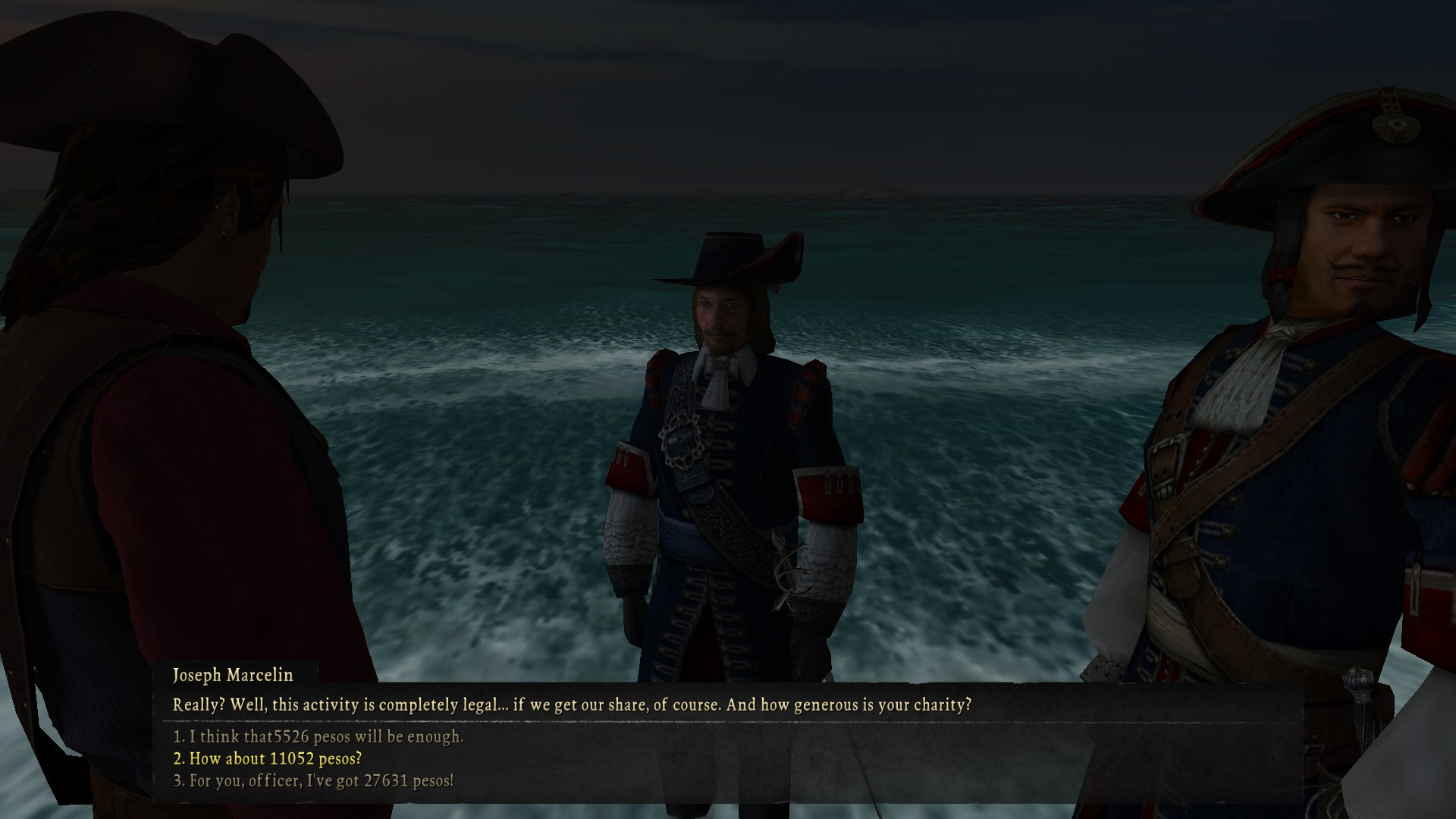
Task: Choose the 5526 pesos reply
Action: click(x=318, y=736)
